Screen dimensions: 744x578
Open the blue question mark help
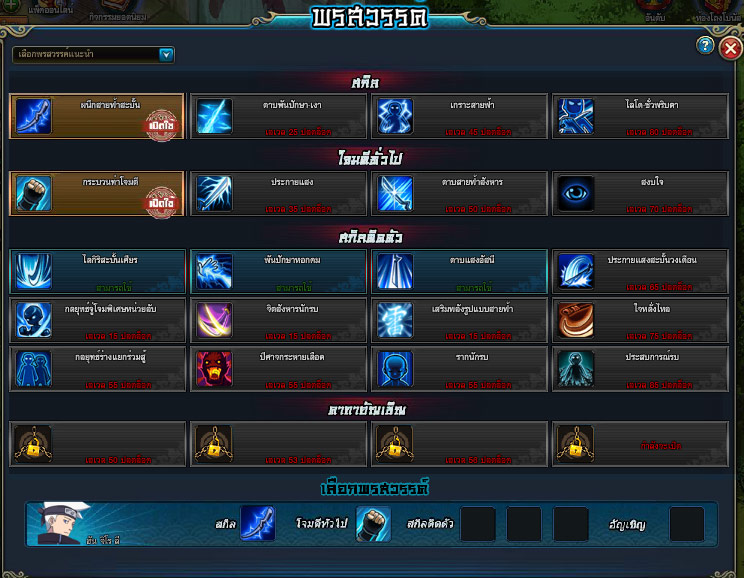(705, 46)
